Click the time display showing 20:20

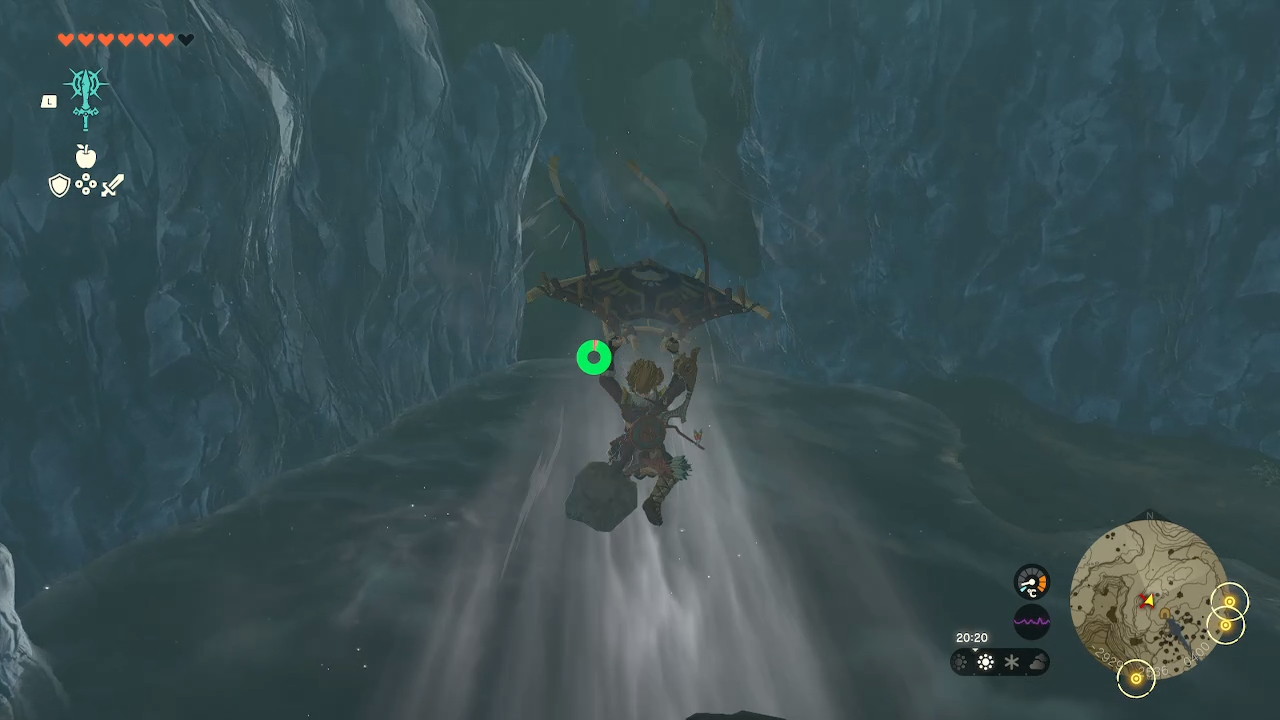(971, 637)
